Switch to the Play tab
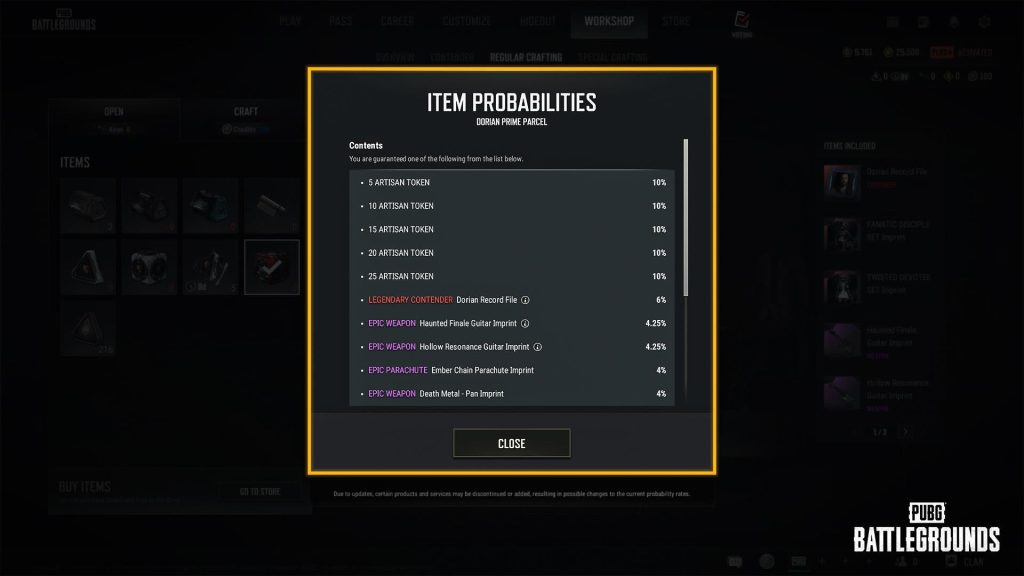 290,21
